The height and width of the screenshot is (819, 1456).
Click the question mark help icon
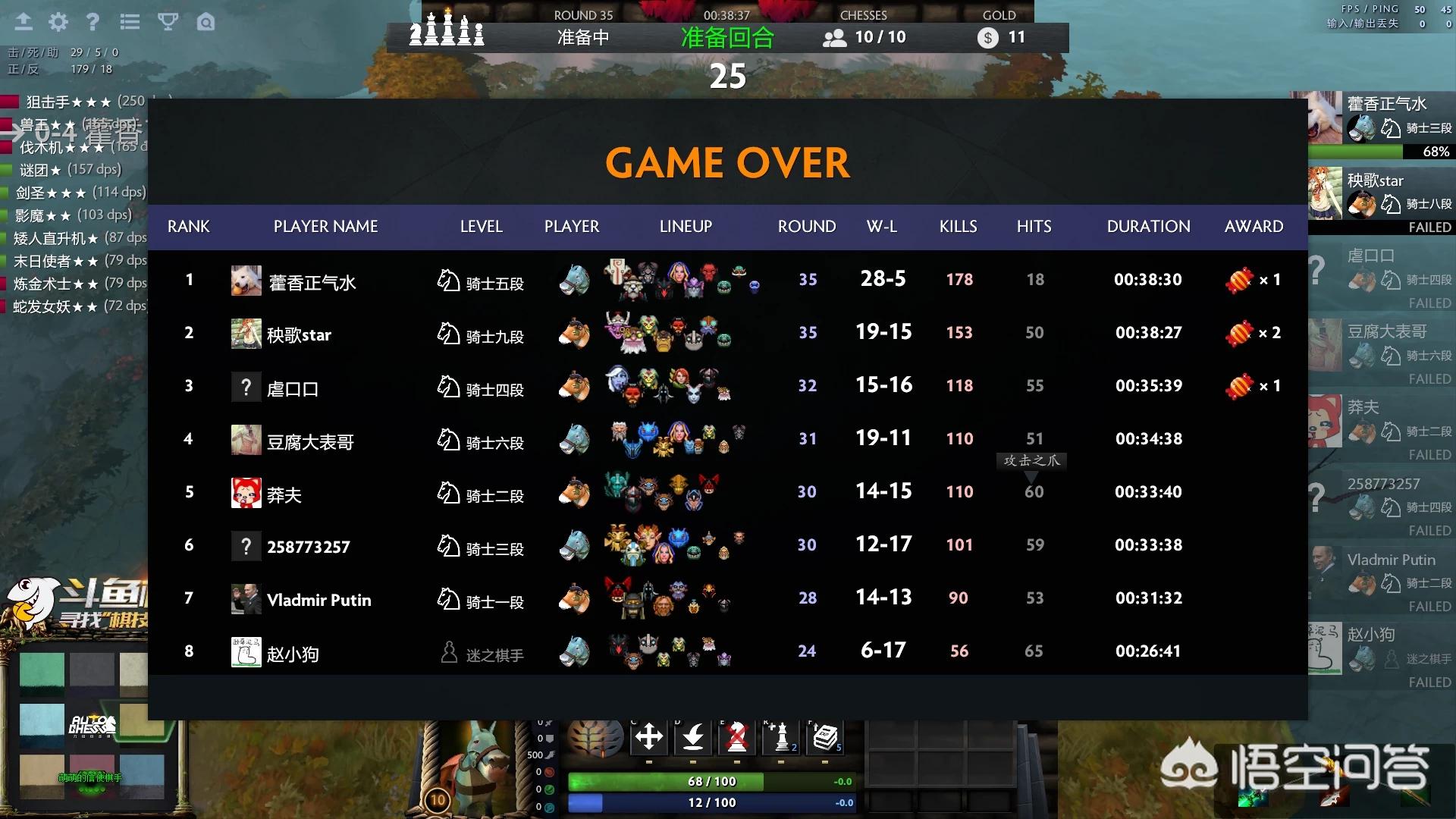(93, 22)
